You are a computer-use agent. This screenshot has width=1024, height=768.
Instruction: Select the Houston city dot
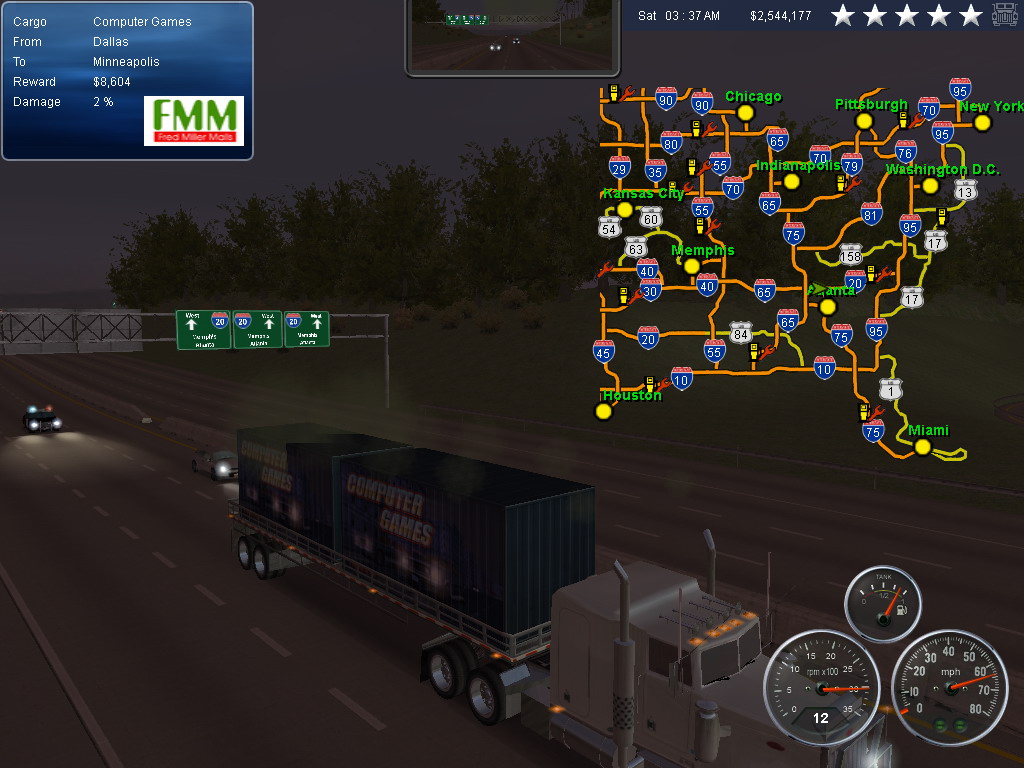pos(603,411)
